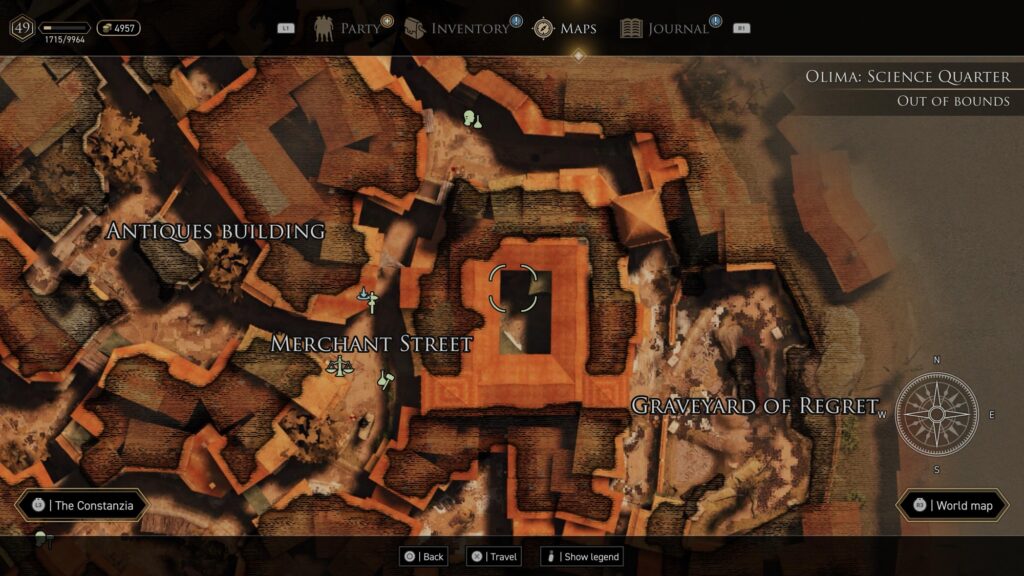Click the axe marker below Merchant Street
The image size is (1024, 576).
(386, 381)
